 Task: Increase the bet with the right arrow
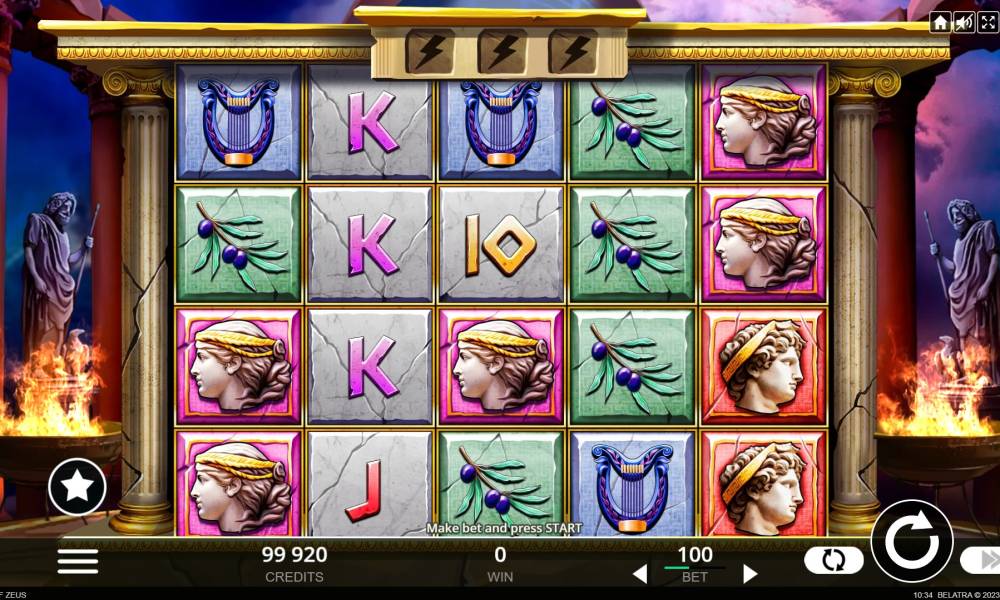point(750,574)
